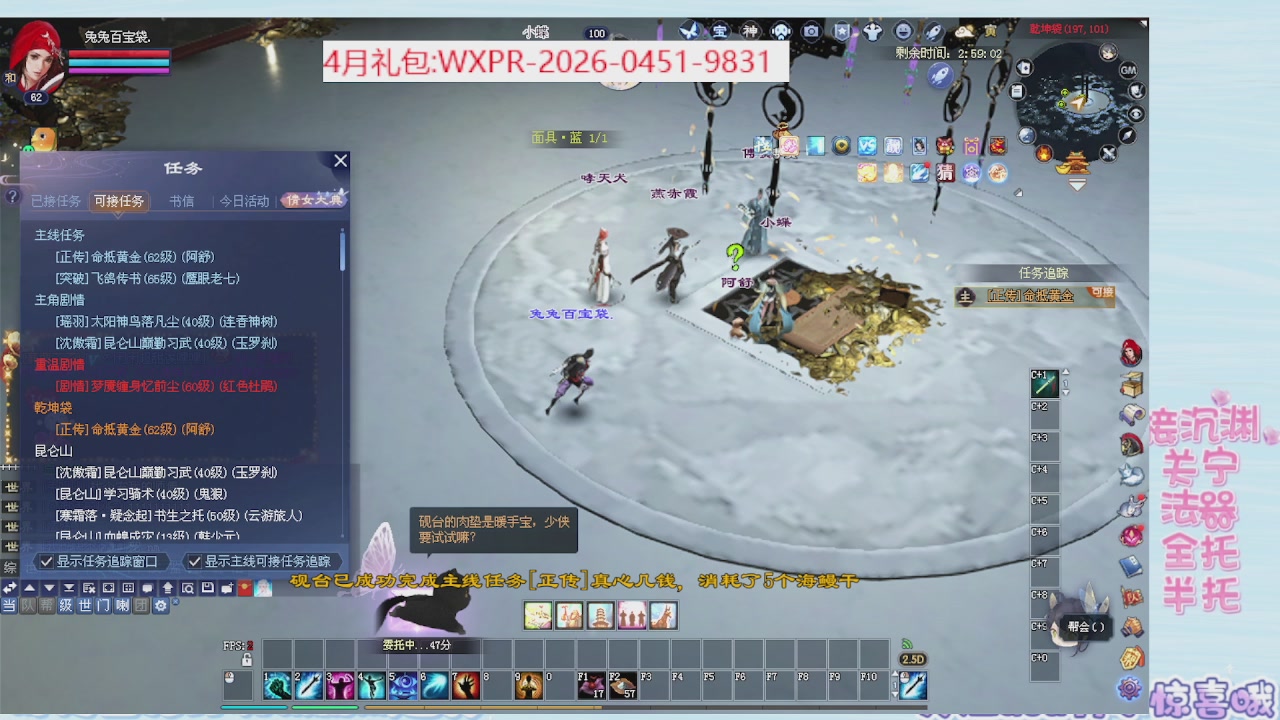This screenshot has height=720, width=1280.
Task: Switch to the 已接任务 tab
Action: pyautogui.click(x=58, y=200)
